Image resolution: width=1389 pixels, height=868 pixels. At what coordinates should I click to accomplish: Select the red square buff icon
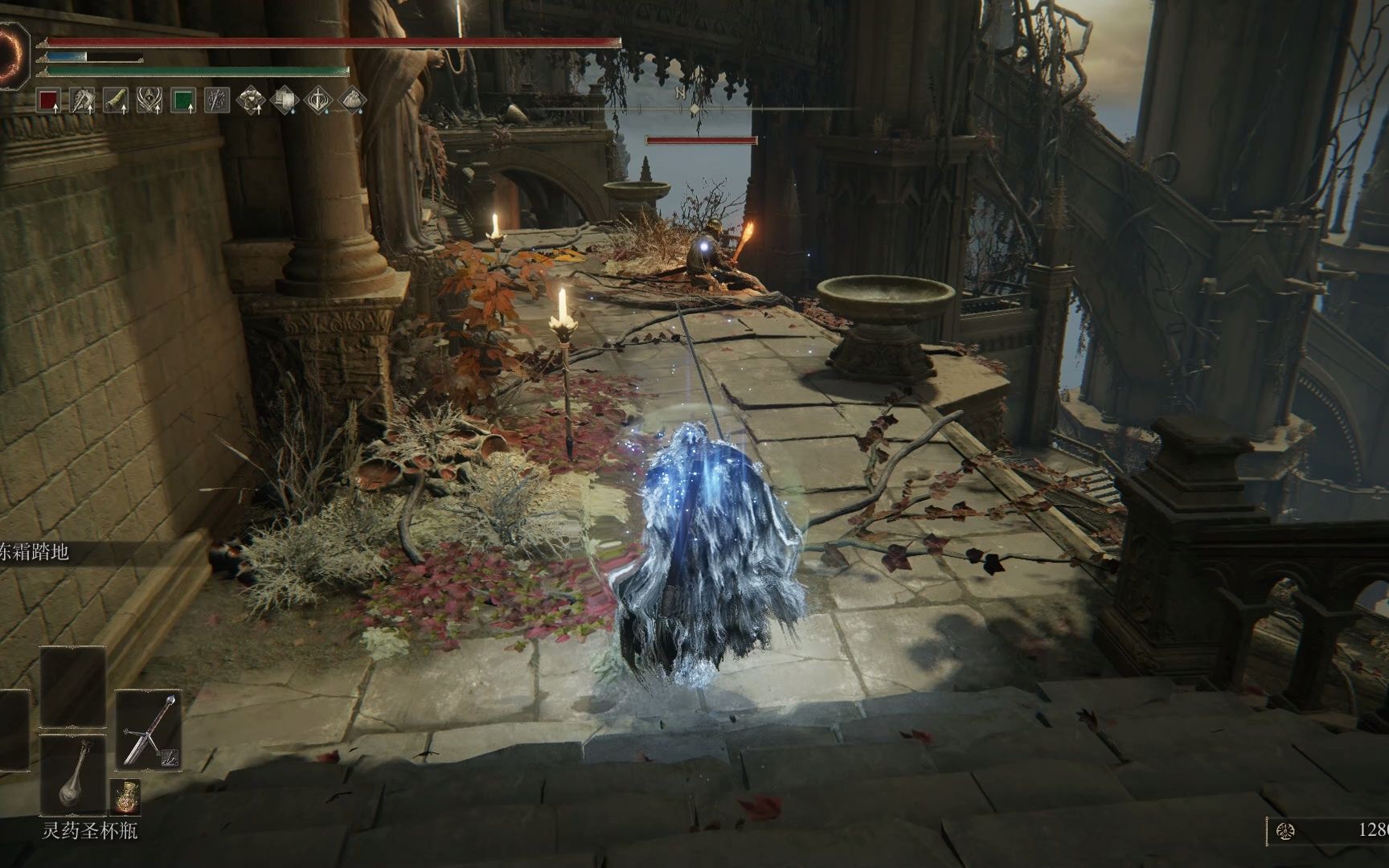[50, 100]
